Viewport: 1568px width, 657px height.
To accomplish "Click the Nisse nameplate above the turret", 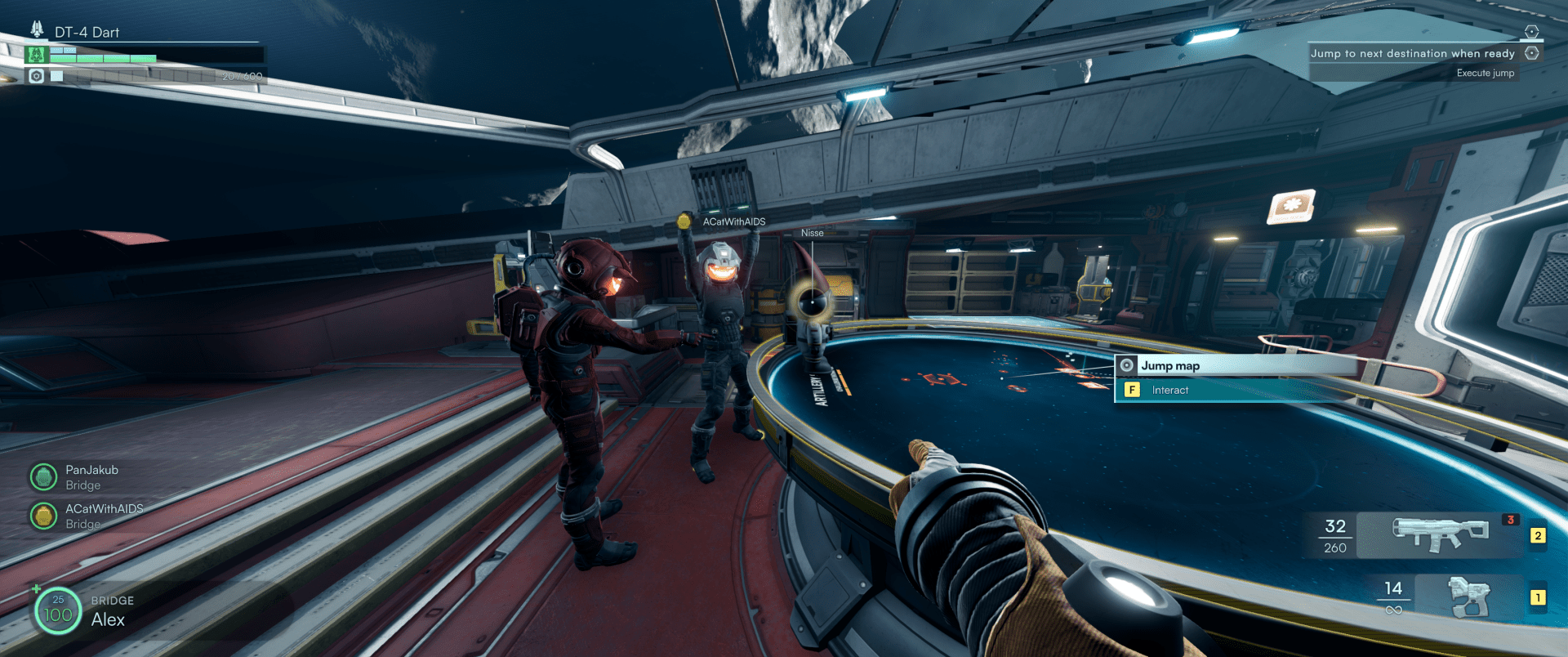I will (813, 232).
